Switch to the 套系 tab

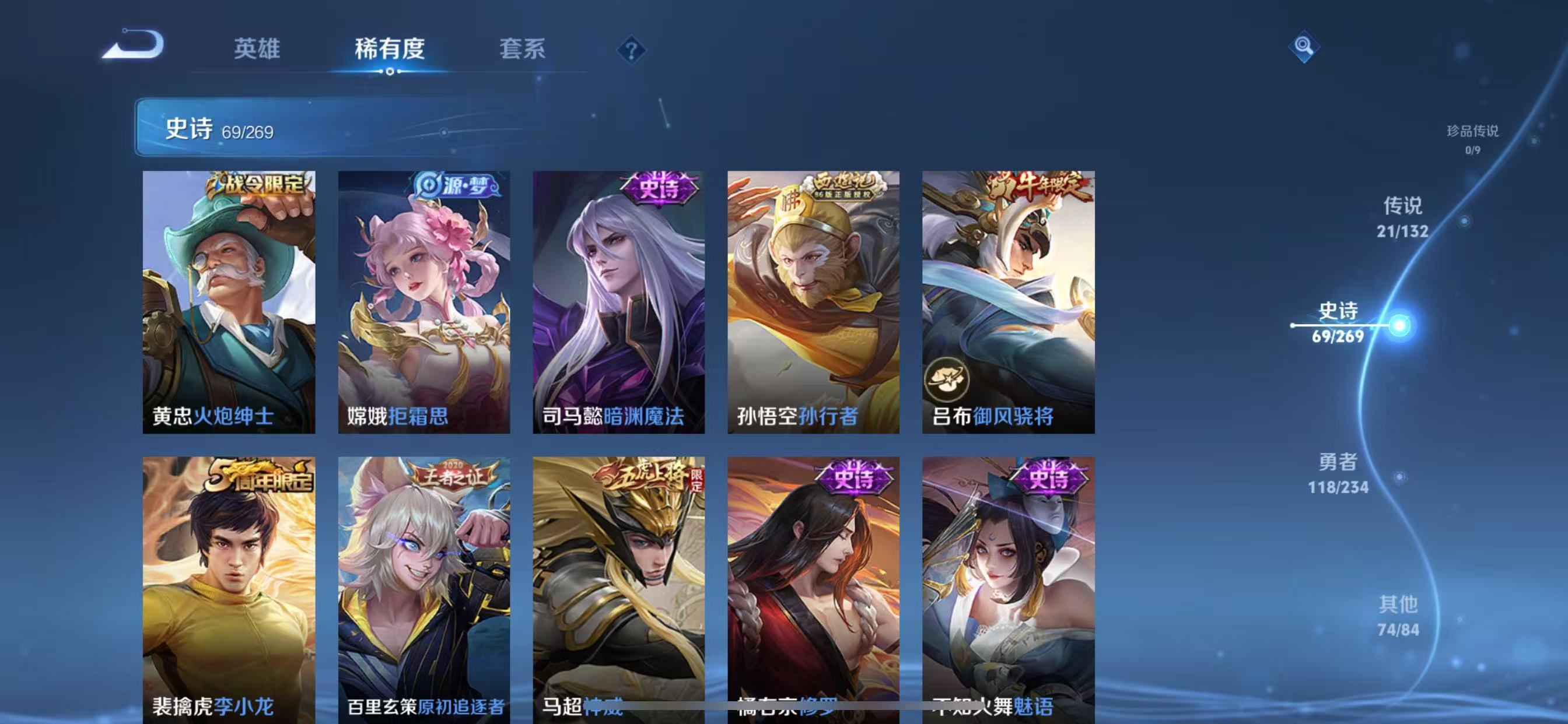point(521,50)
